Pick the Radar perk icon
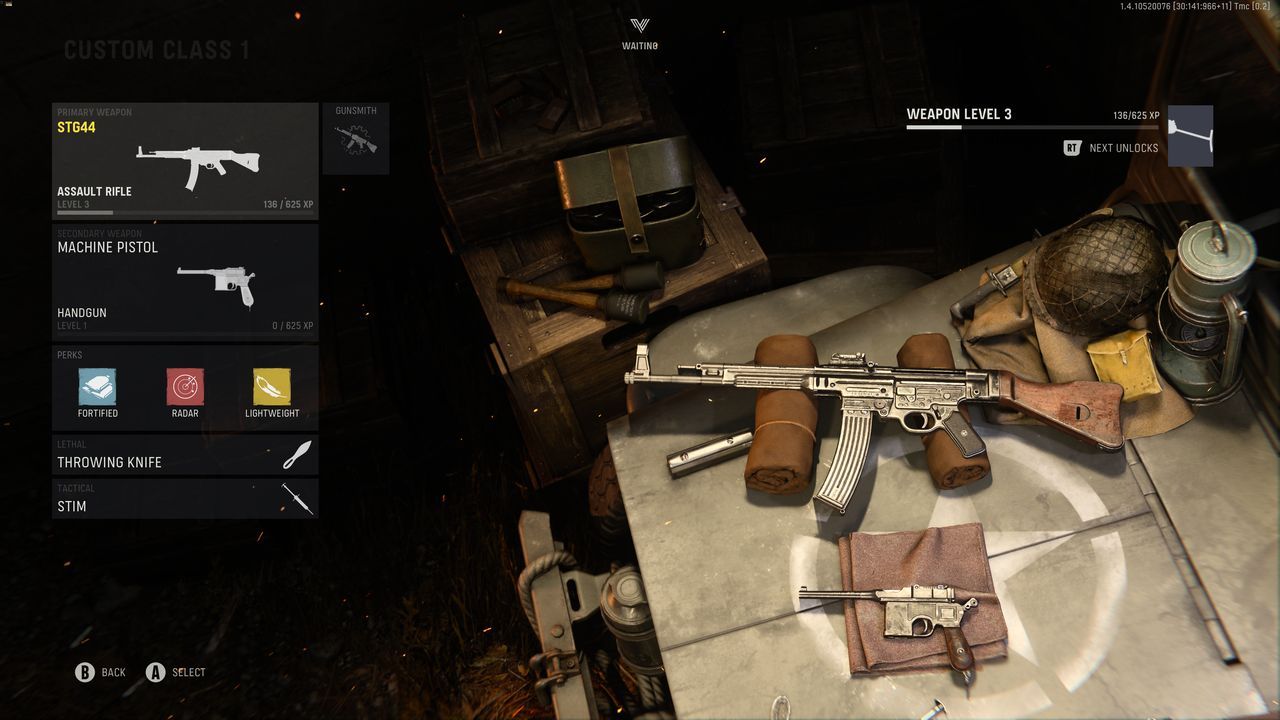Viewport: 1280px width, 720px height. tap(185, 388)
